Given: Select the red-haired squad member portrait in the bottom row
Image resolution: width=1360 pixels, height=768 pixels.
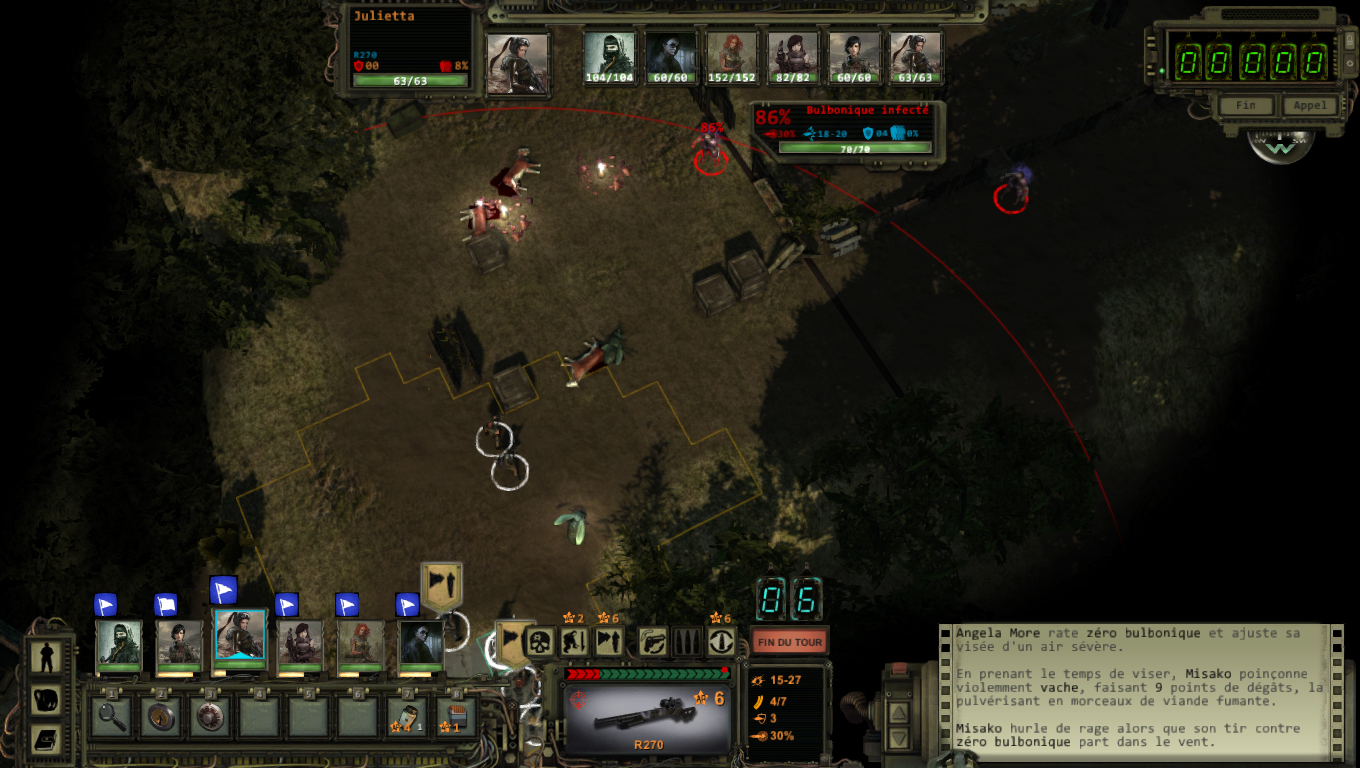Looking at the screenshot, I should (x=360, y=642).
